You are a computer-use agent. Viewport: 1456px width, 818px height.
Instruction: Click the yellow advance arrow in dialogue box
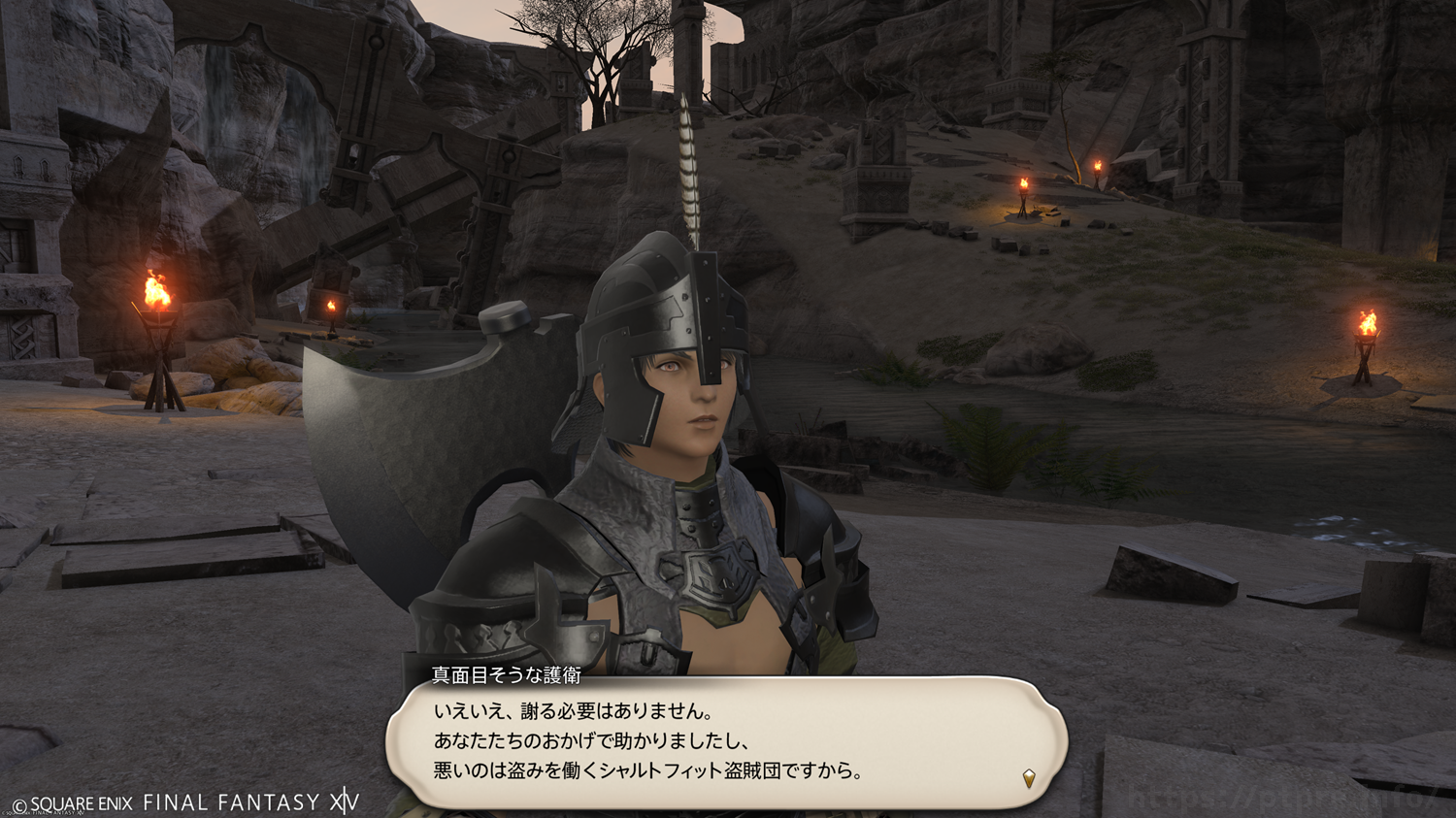1029,777
